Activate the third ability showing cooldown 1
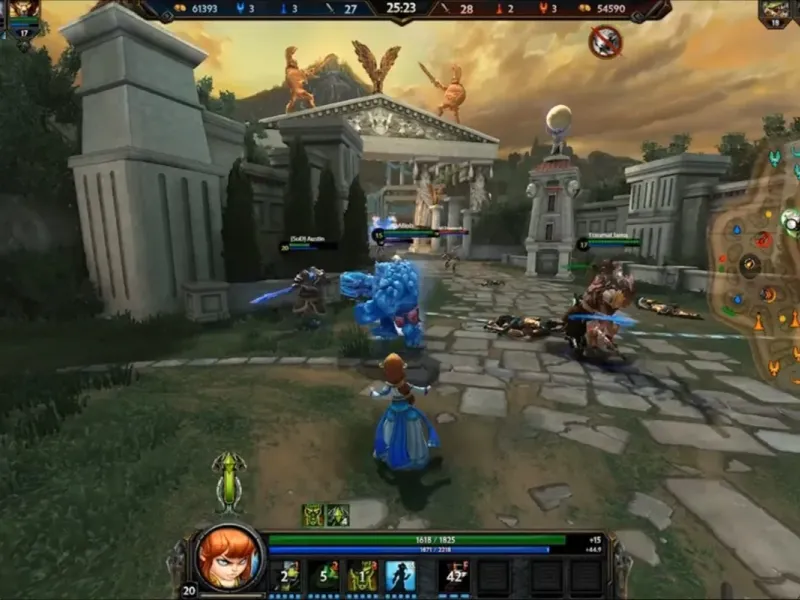 [362, 575]
